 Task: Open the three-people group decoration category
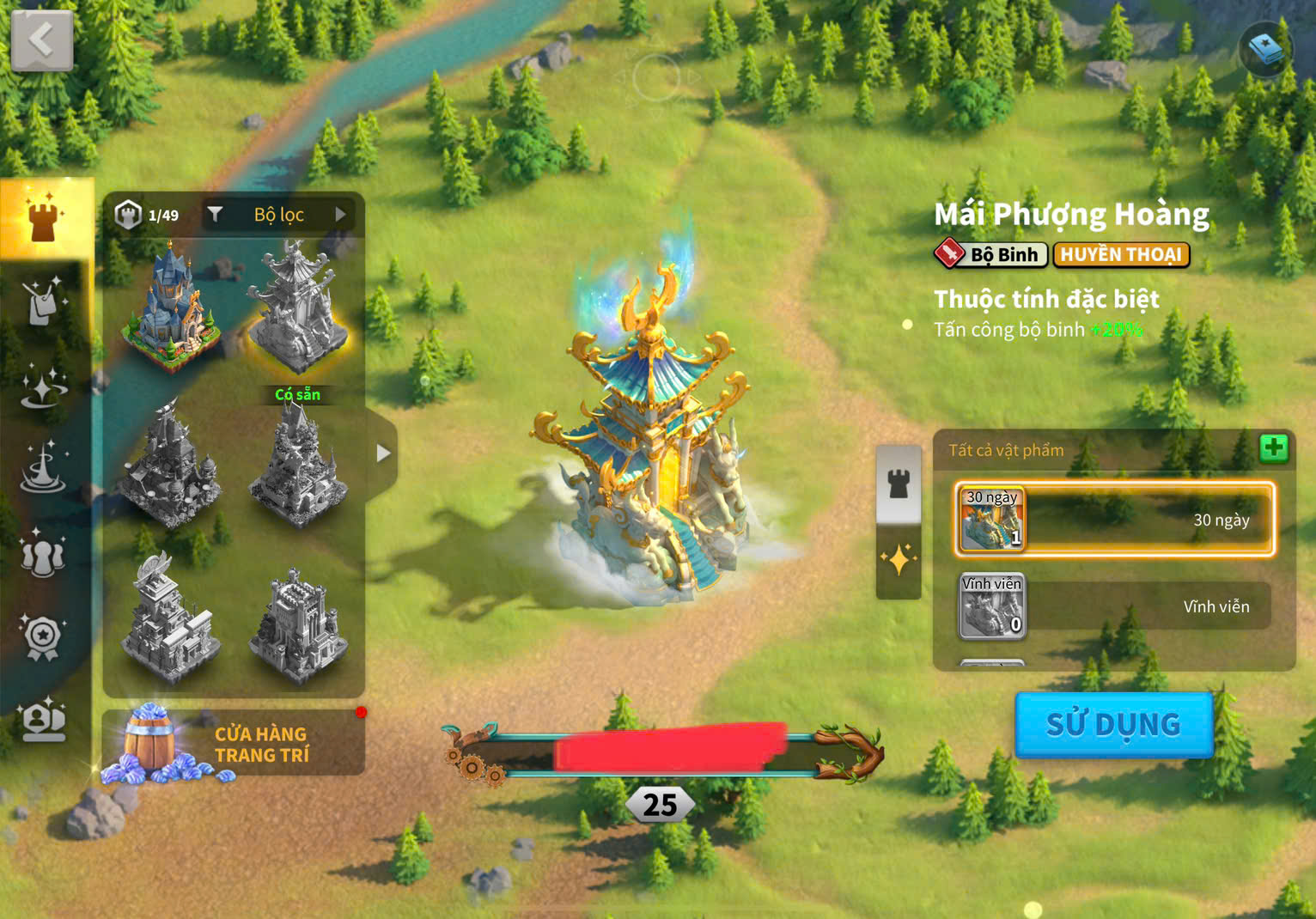(x=42, y=554)
